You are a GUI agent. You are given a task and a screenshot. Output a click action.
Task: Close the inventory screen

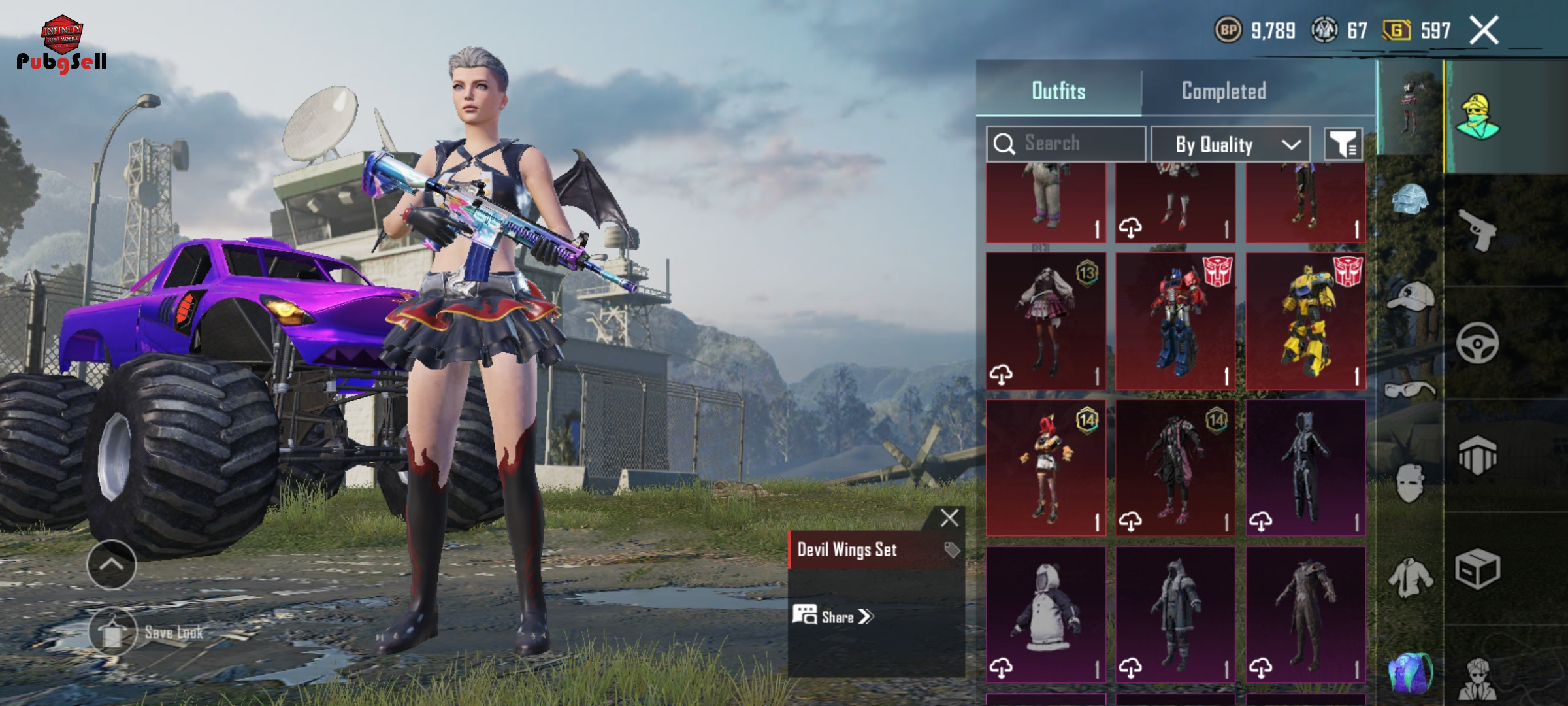click(x=1484, y=30)
